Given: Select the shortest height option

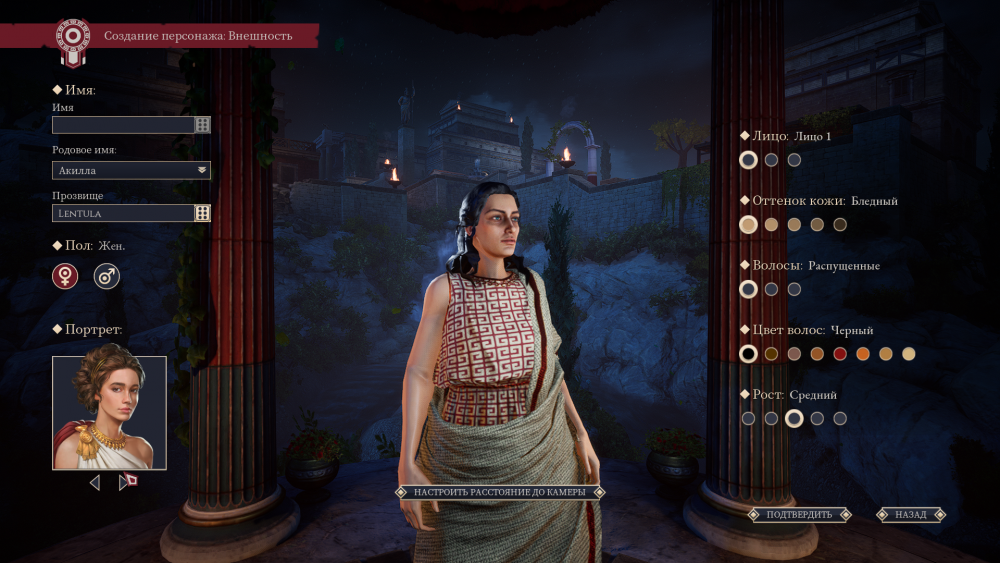Looking at the screenshot, I should click(748, 419).
